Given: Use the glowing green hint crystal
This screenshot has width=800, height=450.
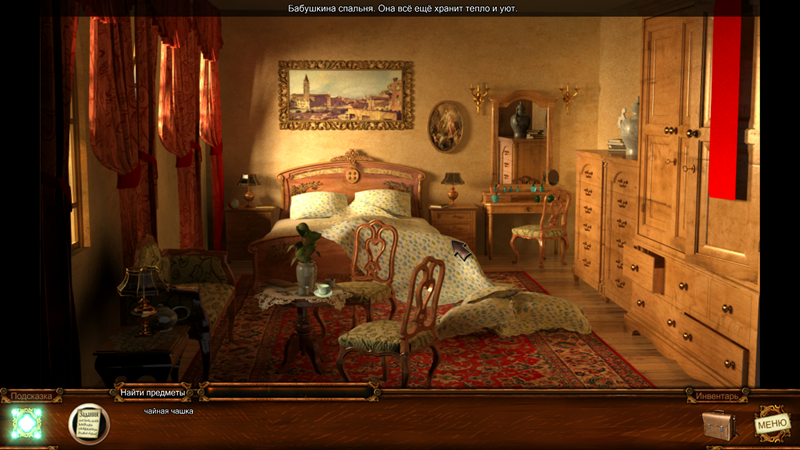Looking at the screenshot, I should pos(26,423).
